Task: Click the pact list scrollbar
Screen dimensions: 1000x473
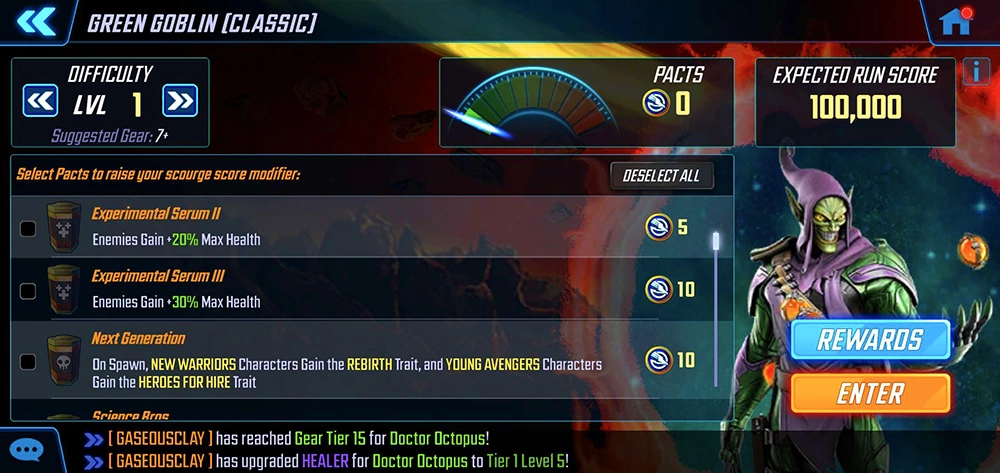Action: coord(715,300)
